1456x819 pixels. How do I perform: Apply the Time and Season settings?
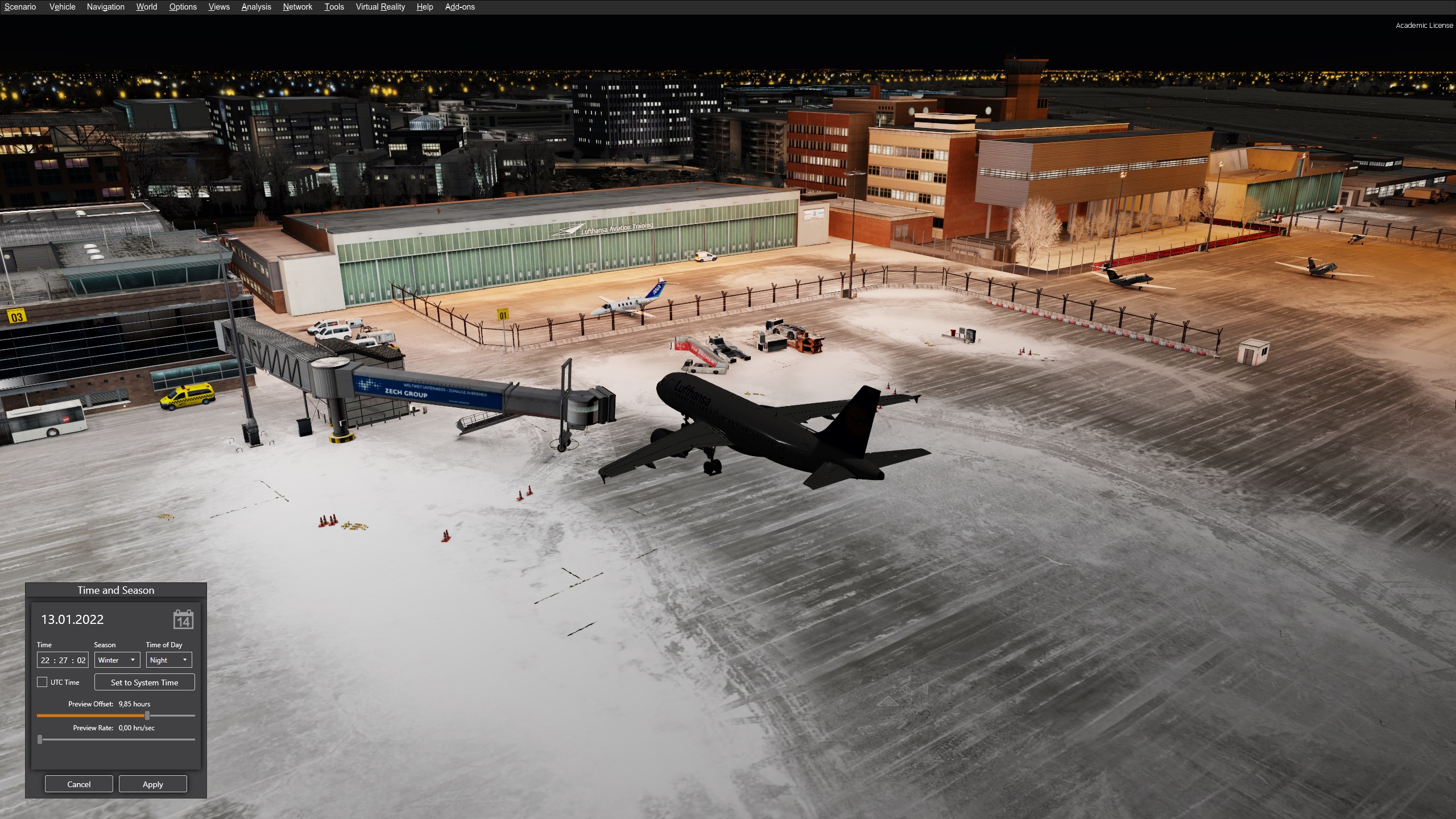click(152, 784)
